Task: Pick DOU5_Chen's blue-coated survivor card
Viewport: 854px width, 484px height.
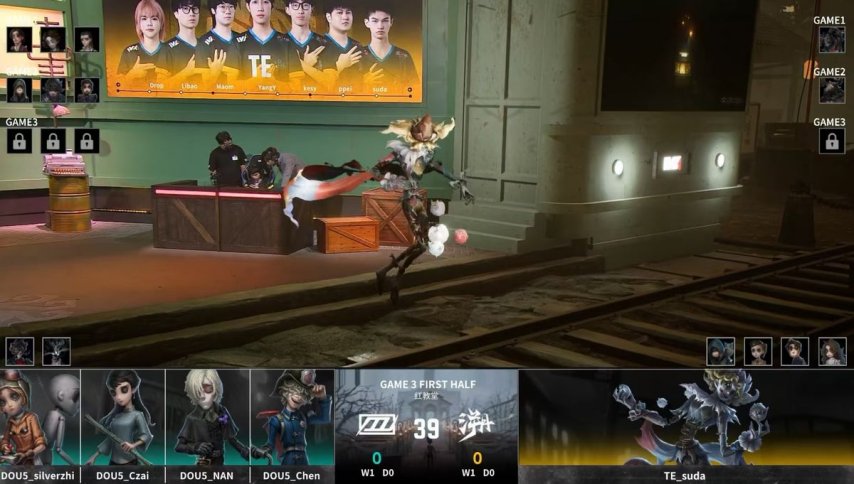Action: tap(292, 418)
